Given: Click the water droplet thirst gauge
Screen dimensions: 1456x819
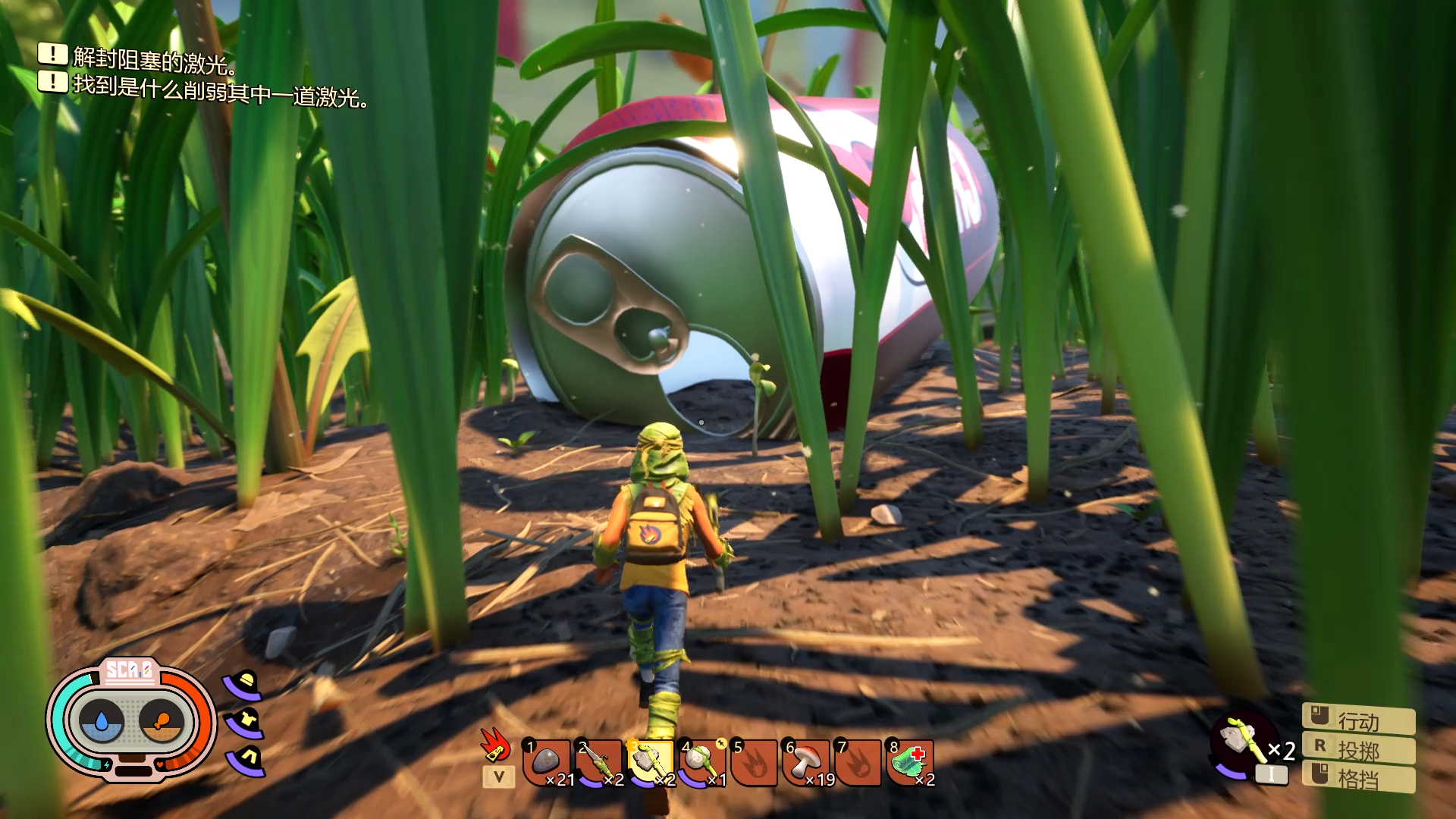Looking at the screenshot, I should [x=102, y=721].
